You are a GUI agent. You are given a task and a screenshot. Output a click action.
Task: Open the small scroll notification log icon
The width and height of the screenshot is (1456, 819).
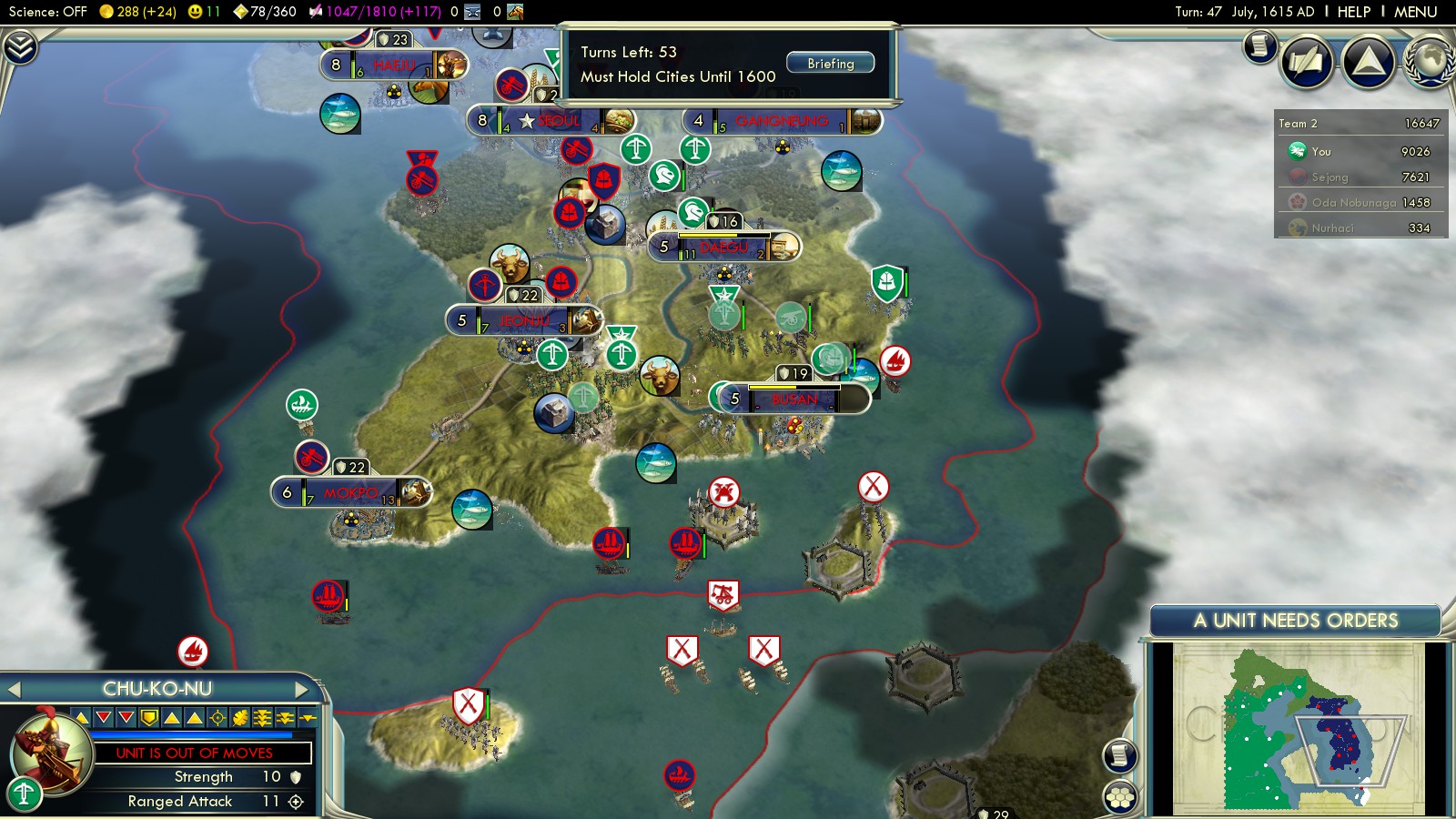tap(1260, 45)
